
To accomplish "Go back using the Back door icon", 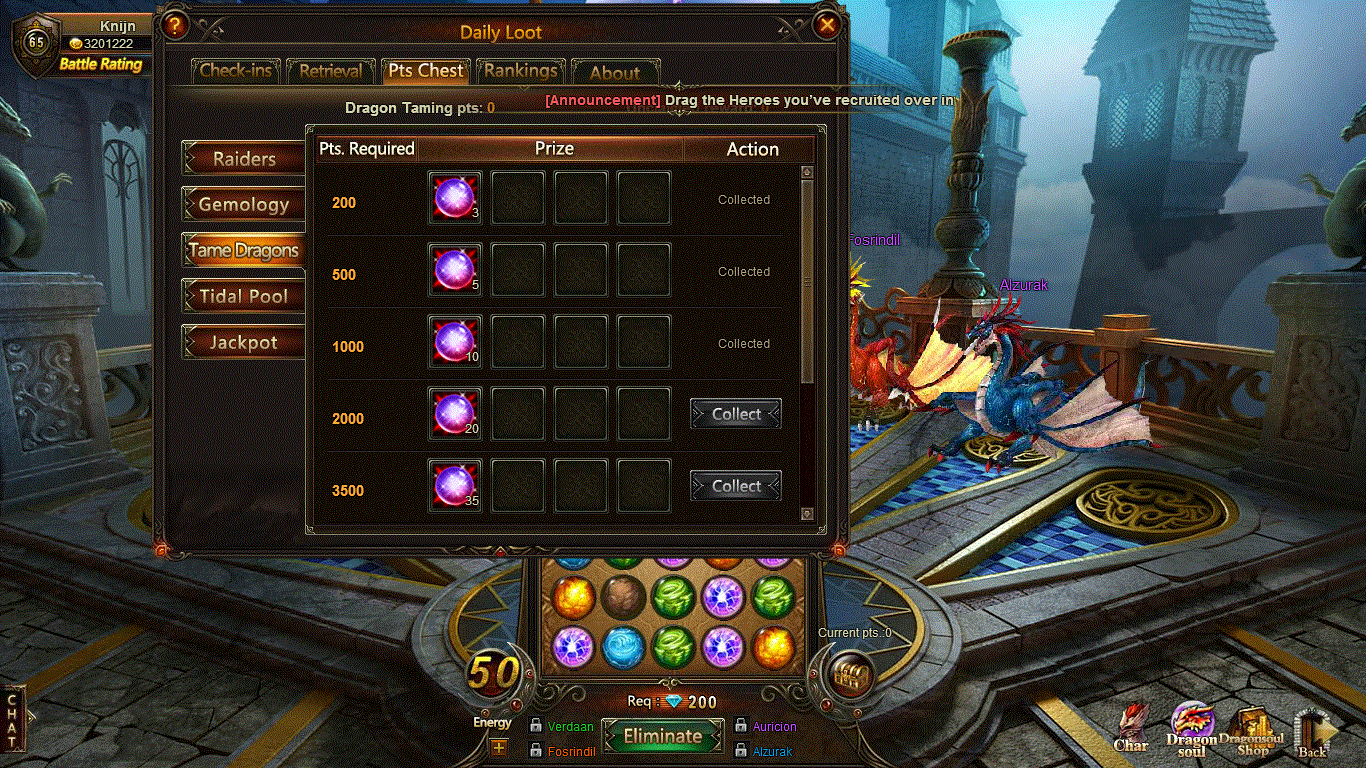I will click(1313, 733).
